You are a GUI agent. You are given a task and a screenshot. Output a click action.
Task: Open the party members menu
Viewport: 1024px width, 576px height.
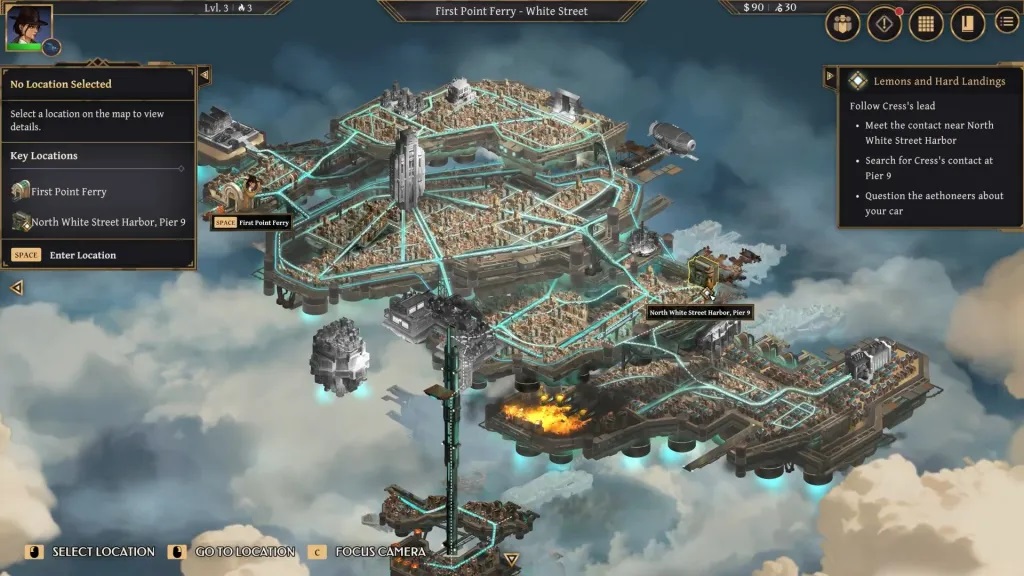coord(843,24)
